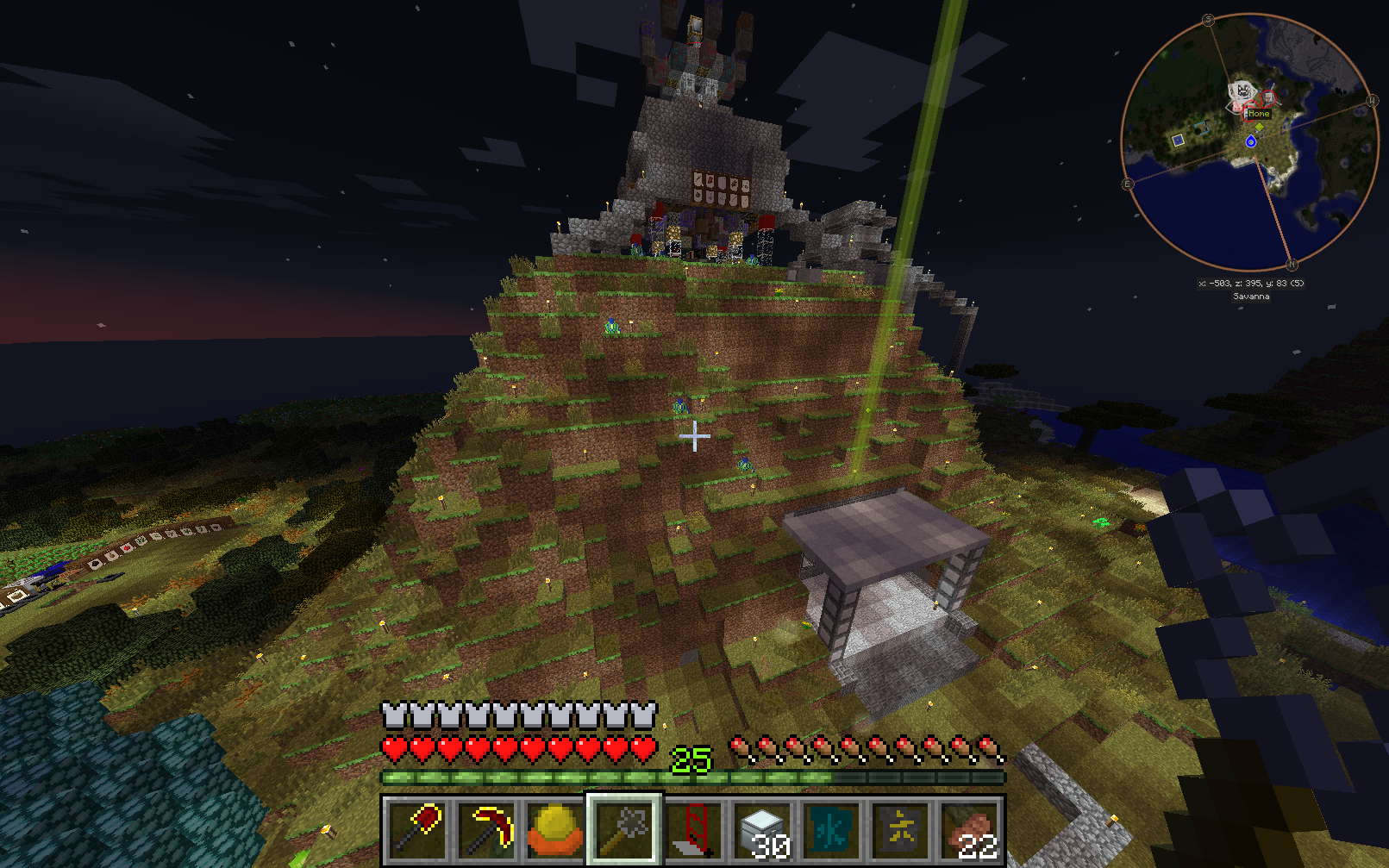
Task: Select the raw meat stack of 22
Action: pyautogui.click(x=969, y=829)
